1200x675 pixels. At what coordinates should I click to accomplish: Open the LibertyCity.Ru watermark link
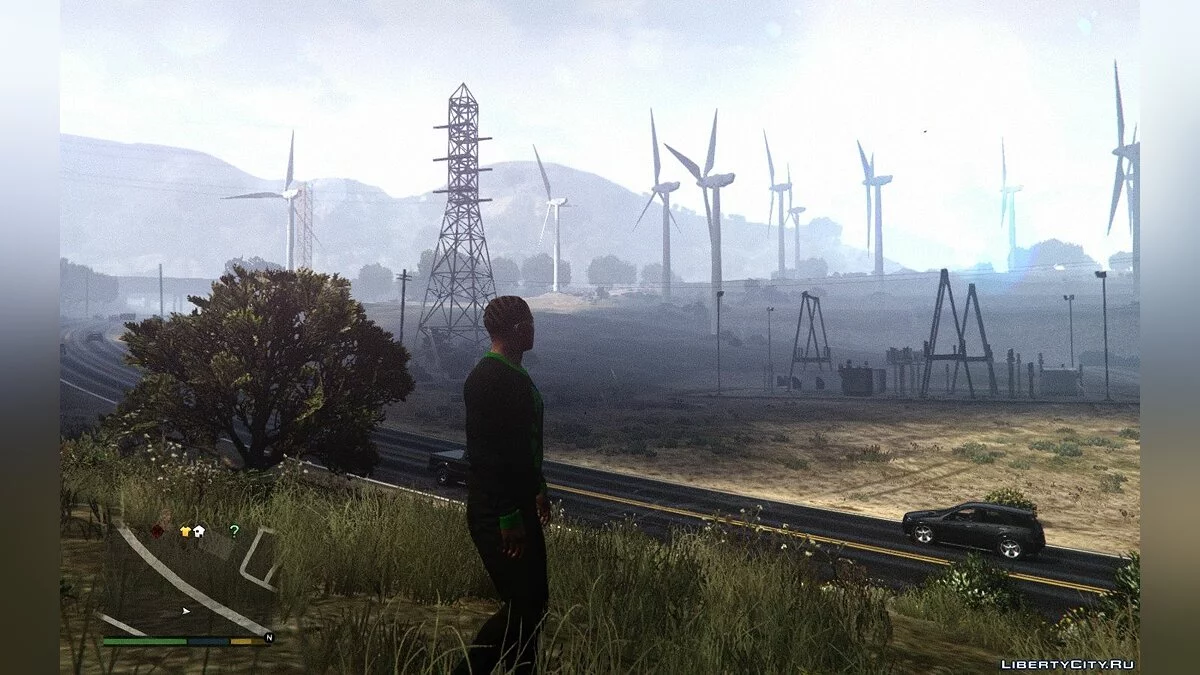(1067, 664)
